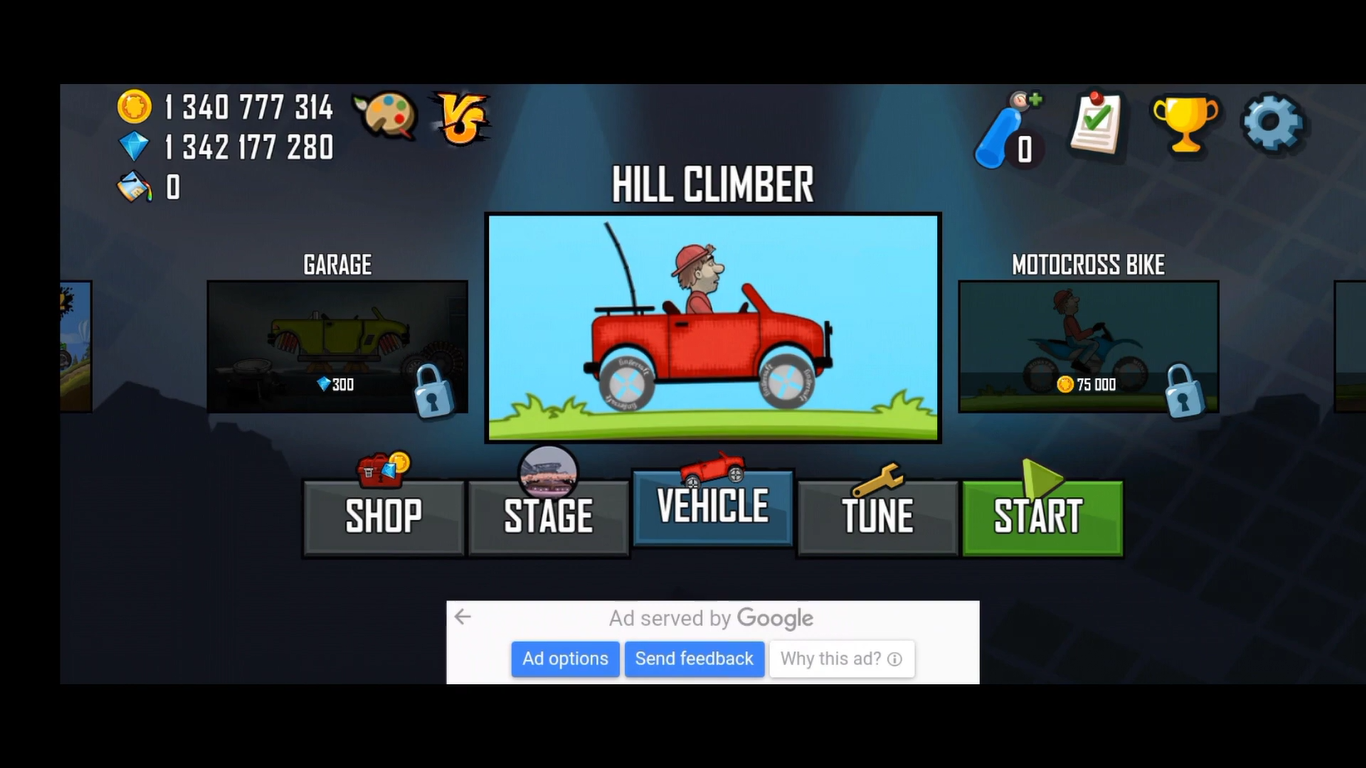Select the VEHICLE tab
This screenshot has width=1366, height=768.
713,507
